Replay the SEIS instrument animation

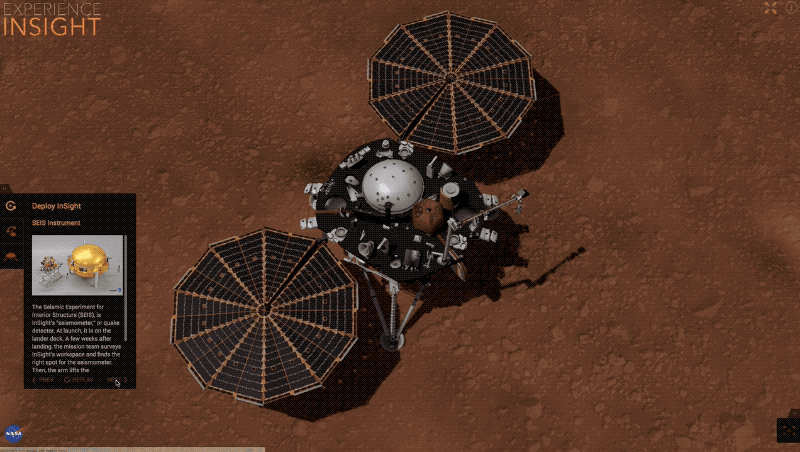(80, 380)
